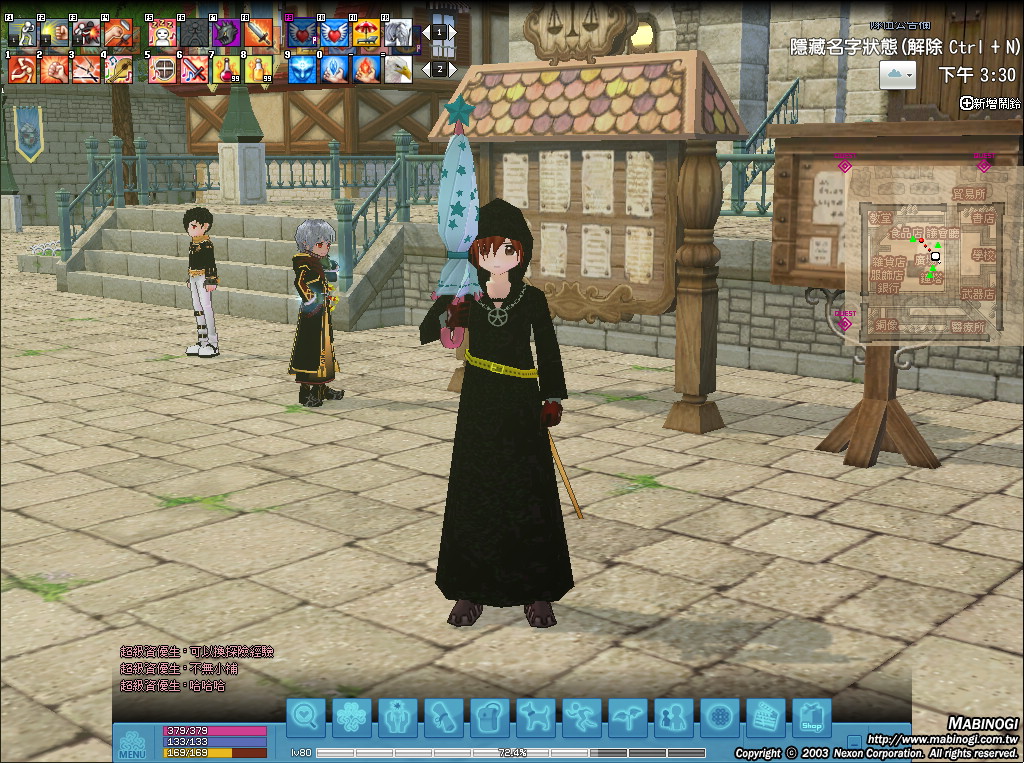1024x763 pixels.
Task: Open the scroll quest icon on the bottom bar
Action: pyautogui.click(x=443, y=717)
